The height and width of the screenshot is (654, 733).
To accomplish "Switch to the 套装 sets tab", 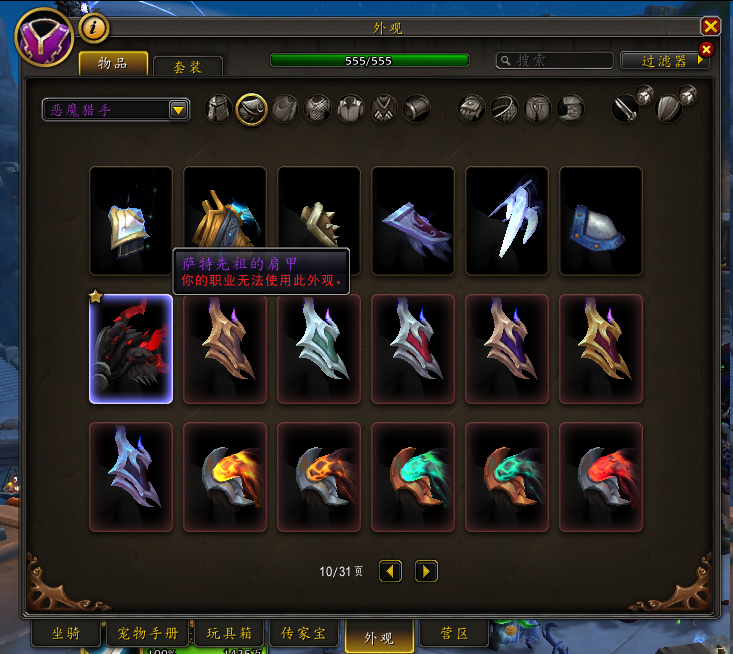I will click(188, 67).
